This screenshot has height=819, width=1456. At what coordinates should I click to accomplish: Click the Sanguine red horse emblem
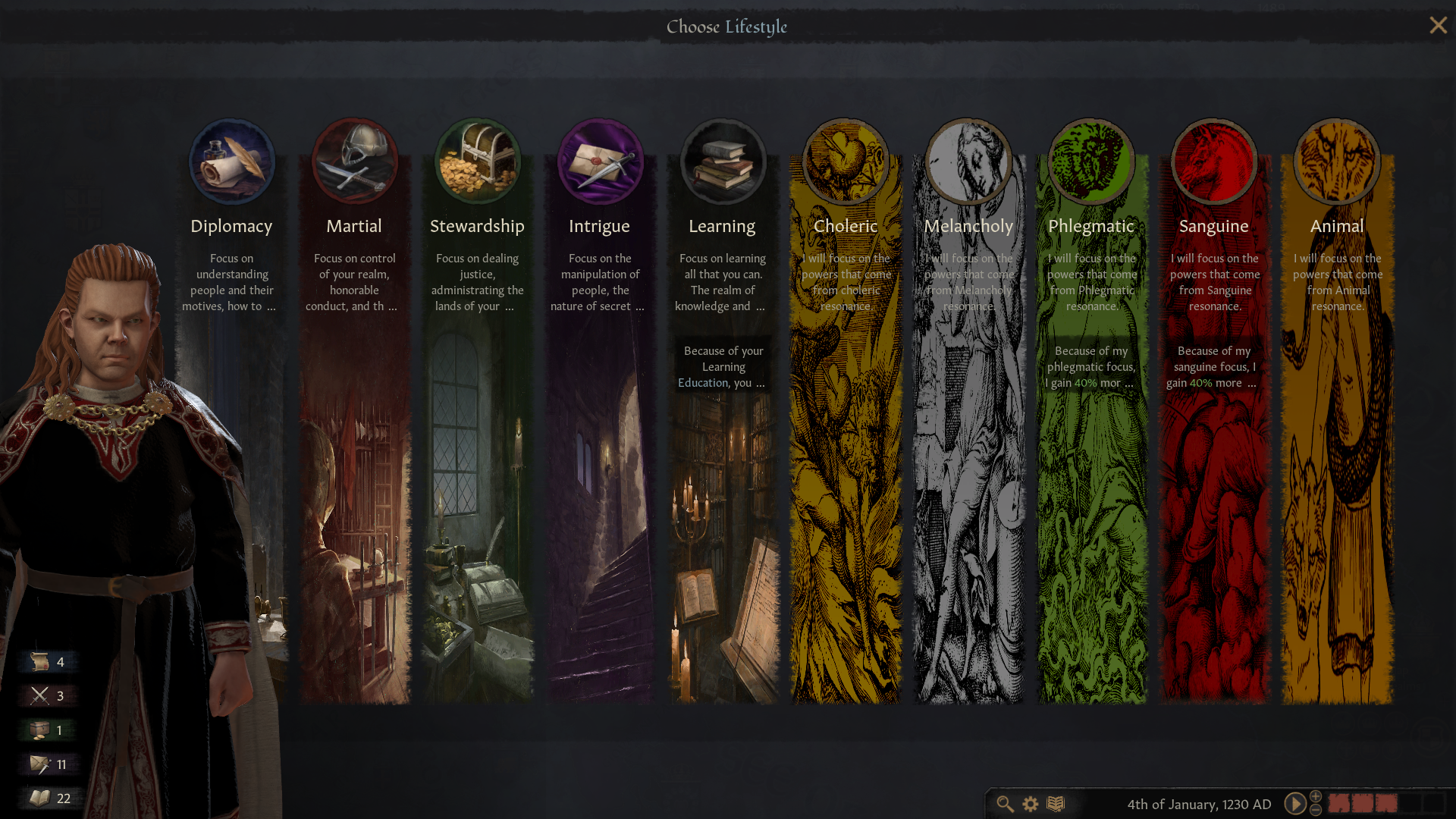point(1214,161)
